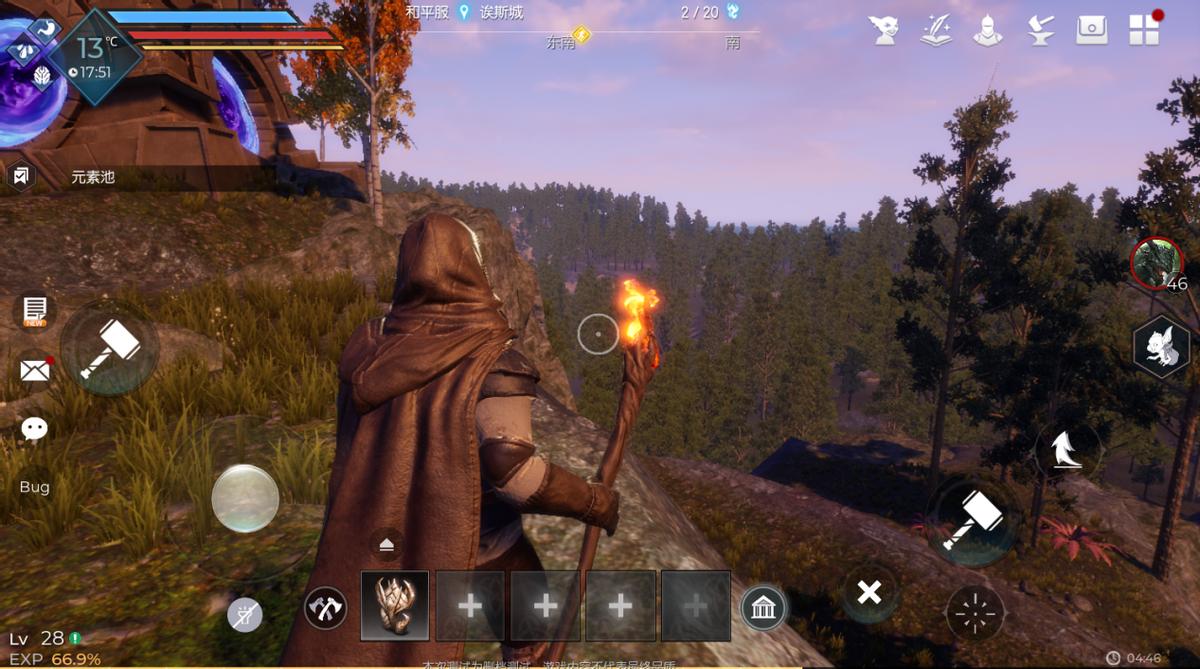Open the bag inventory
Screen dimensions: 1200x669
tap(1092, 30)
